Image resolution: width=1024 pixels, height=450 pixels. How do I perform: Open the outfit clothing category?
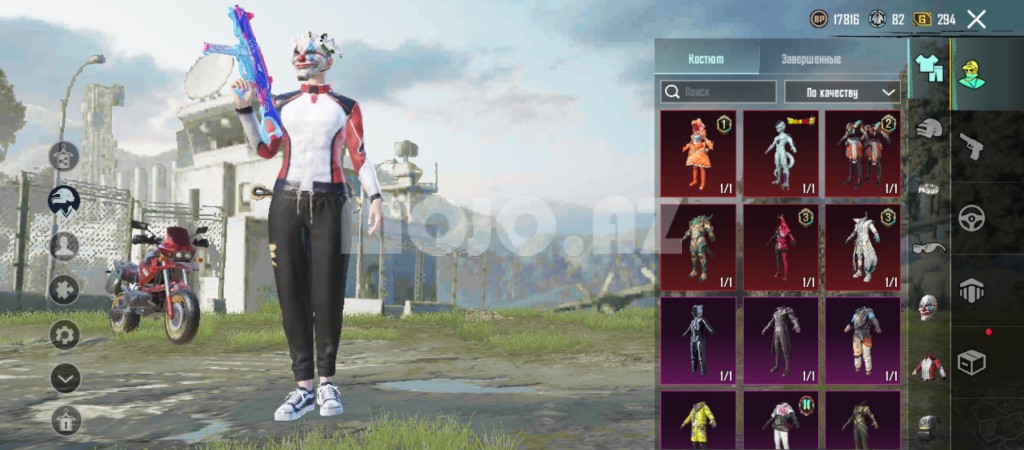pyautogui.click(x=929, y=67)
